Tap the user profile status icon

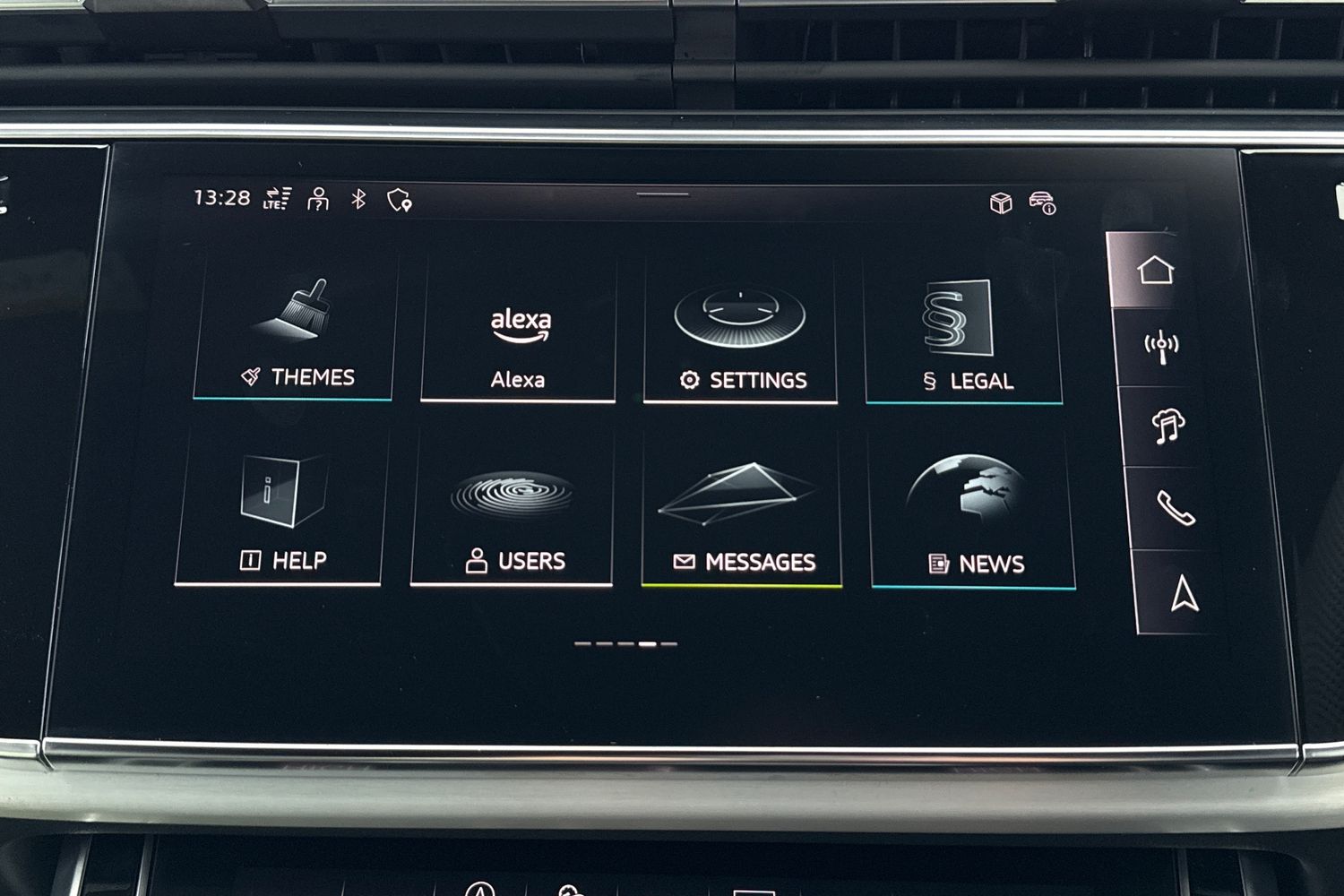[318, 199]
